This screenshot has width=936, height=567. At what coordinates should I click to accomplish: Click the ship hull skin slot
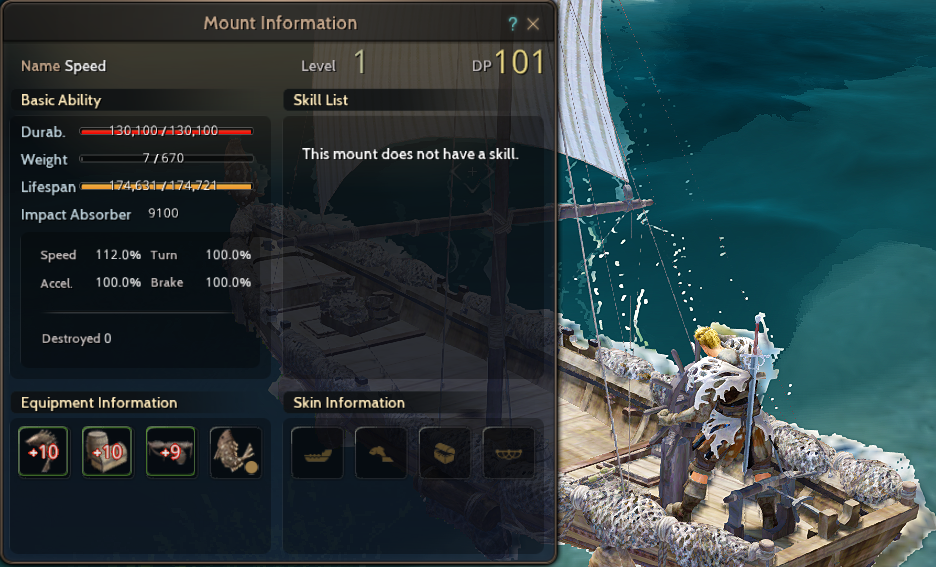click(x=317, y=452)
